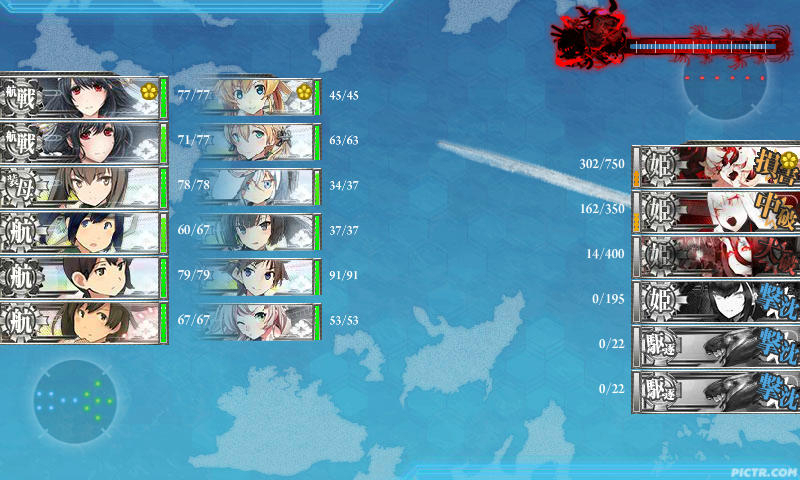Click the sunk enemy card with 0/195 HP
The height and width of the screenshot is (480, 800).
[716, 300]
